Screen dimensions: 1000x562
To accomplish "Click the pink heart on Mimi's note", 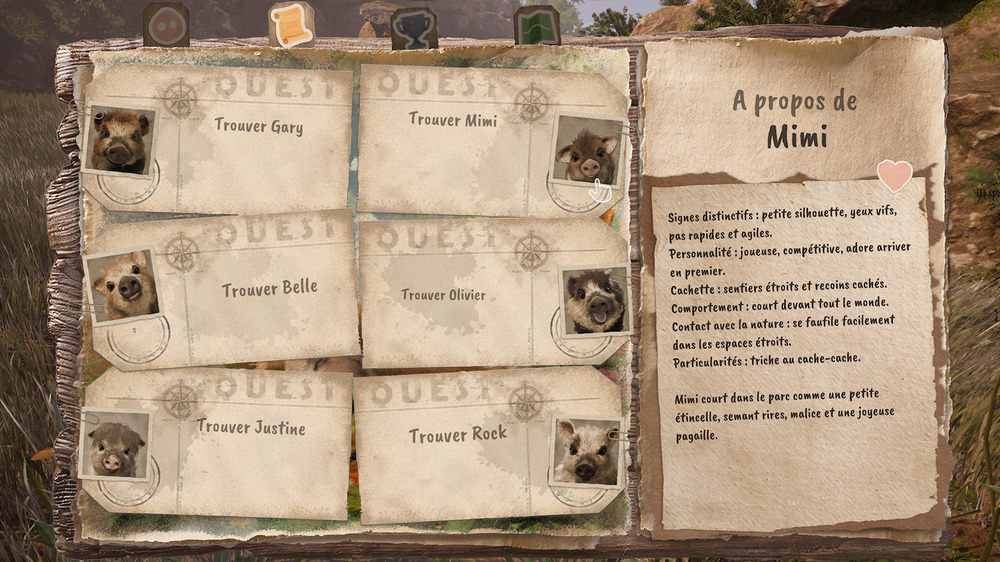I will click(894, 174).
